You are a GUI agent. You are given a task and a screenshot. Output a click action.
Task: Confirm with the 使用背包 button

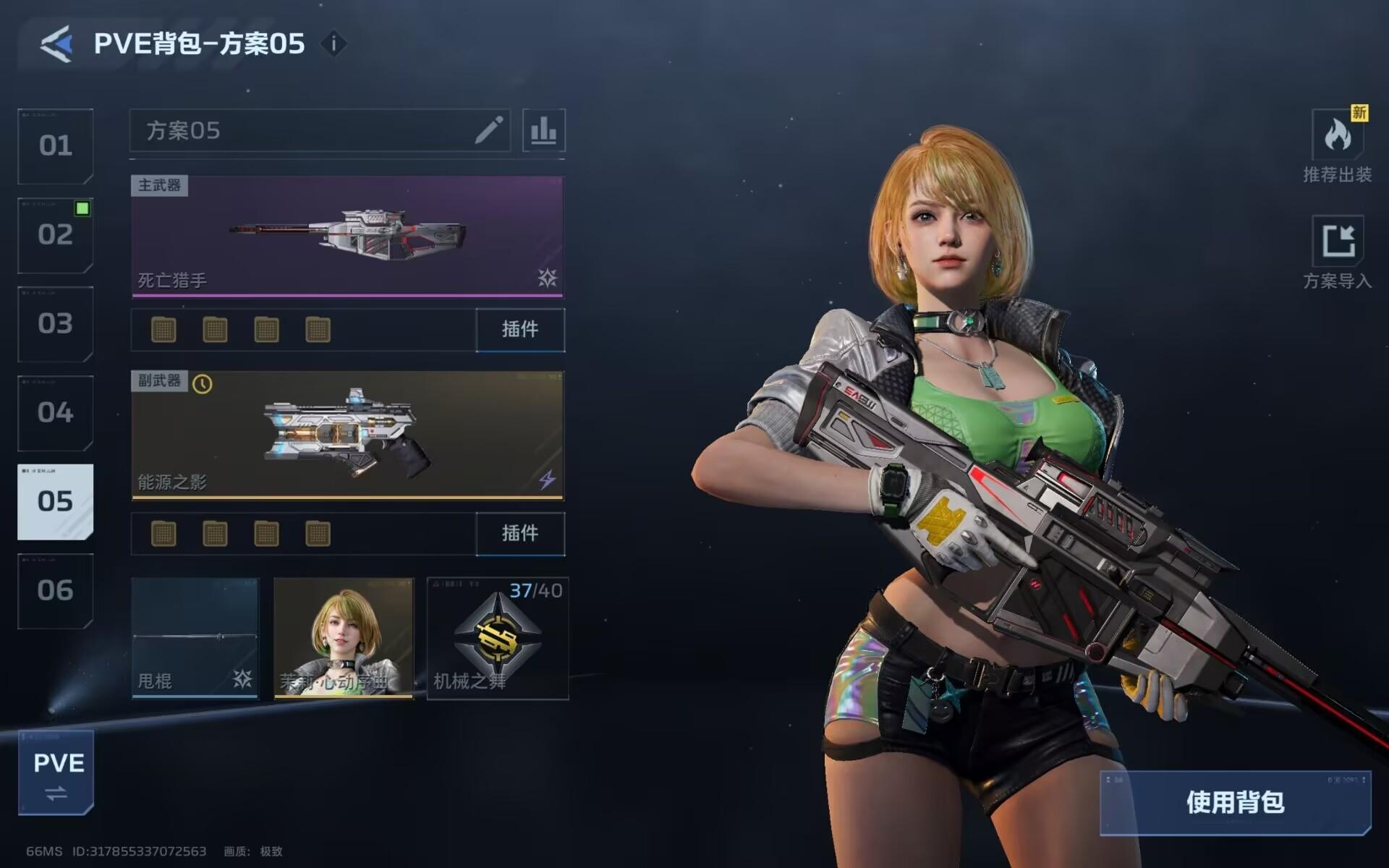tap(1235, 802)
